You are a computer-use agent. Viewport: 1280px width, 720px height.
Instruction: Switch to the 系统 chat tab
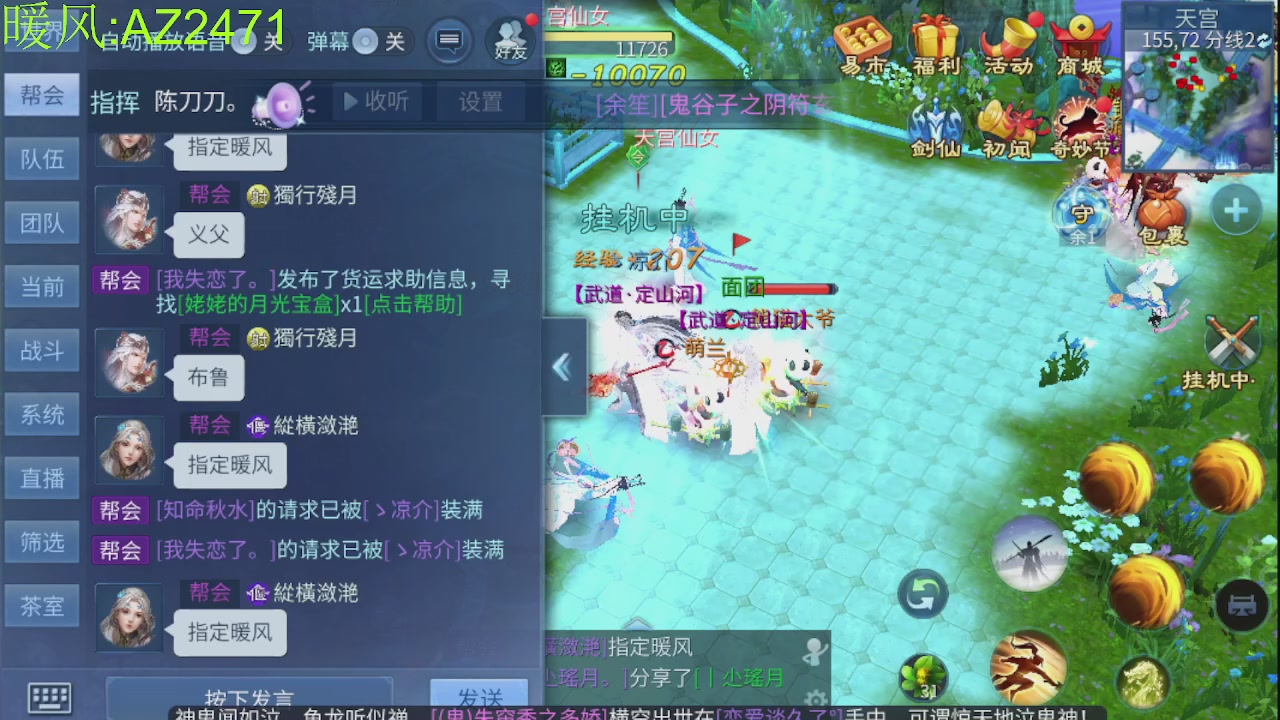click(42, 414)
